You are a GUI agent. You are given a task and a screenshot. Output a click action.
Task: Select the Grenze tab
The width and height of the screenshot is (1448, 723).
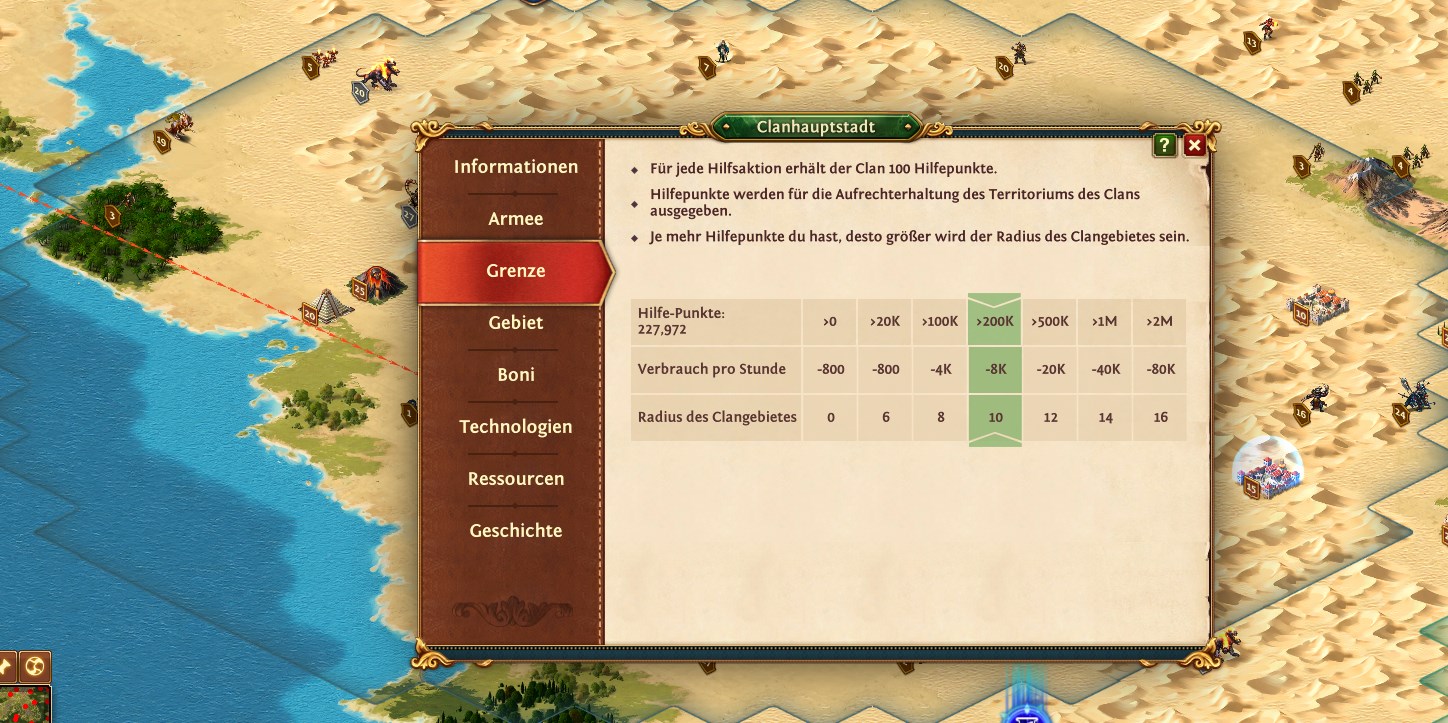click(515, 271)
